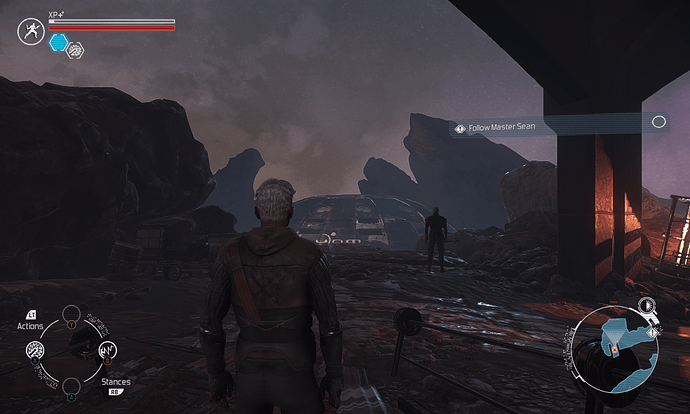This screenshot has height=414, width=690.
Task: Click the objective's circle marker
Action: 658,122
